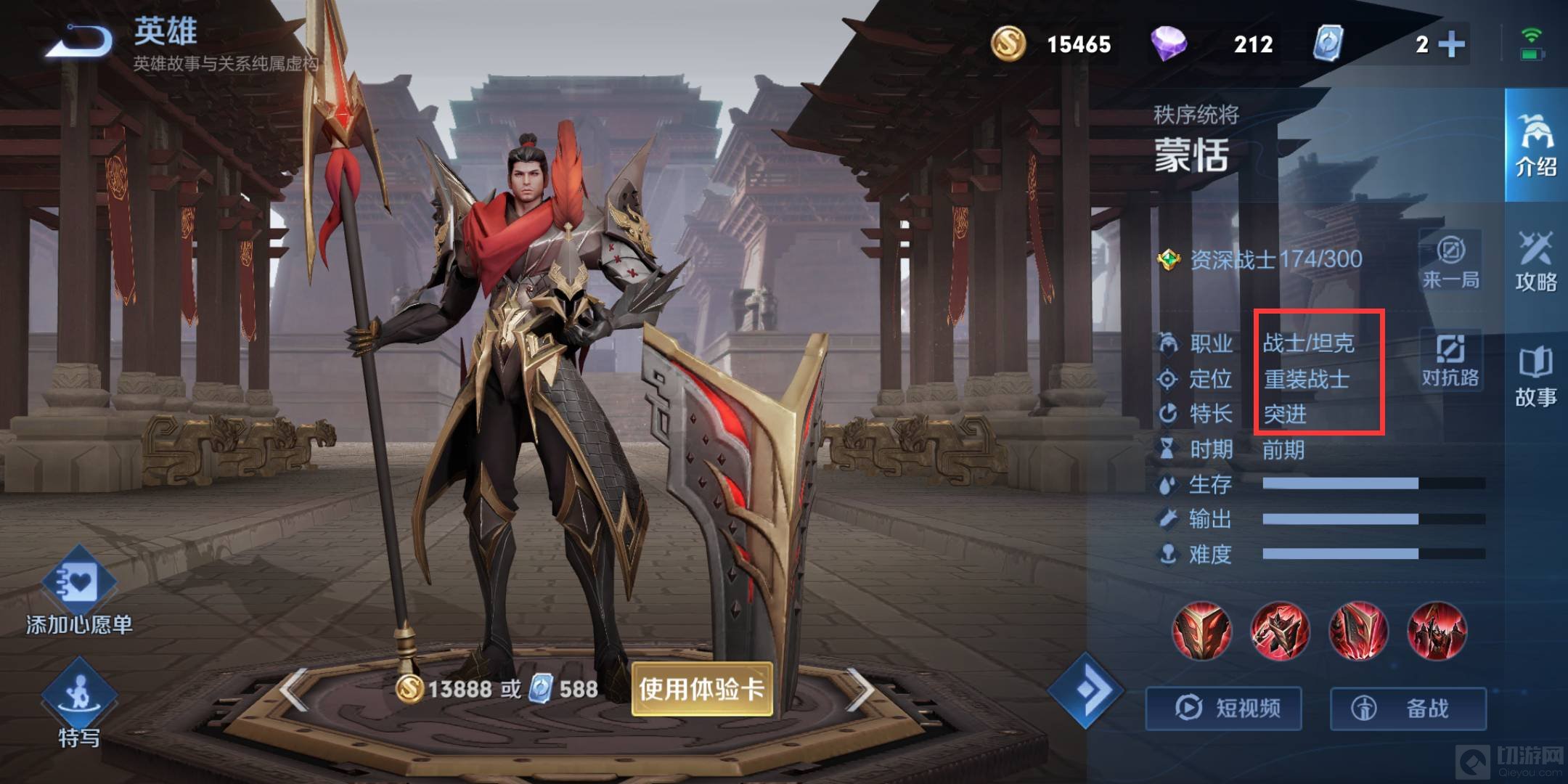The width and height of the screenshot is (1568, 784).
Task: Switch to the 介绍 tab
Action: 1535,145
